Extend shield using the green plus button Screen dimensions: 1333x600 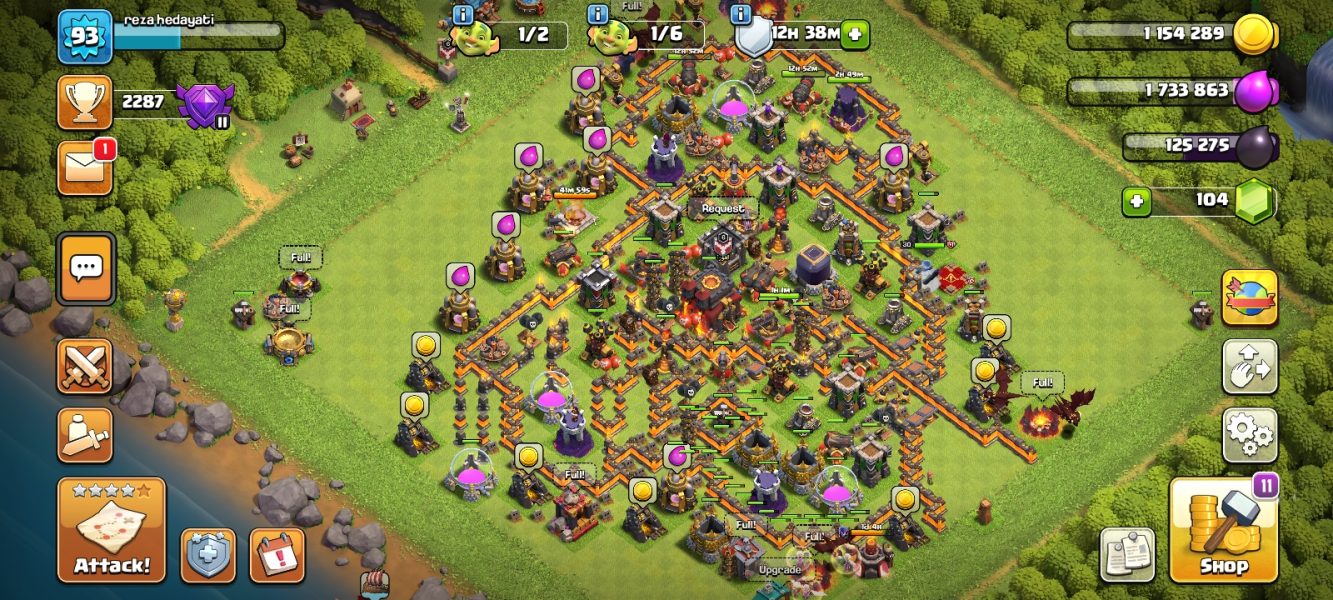click(x=855, y=34)
